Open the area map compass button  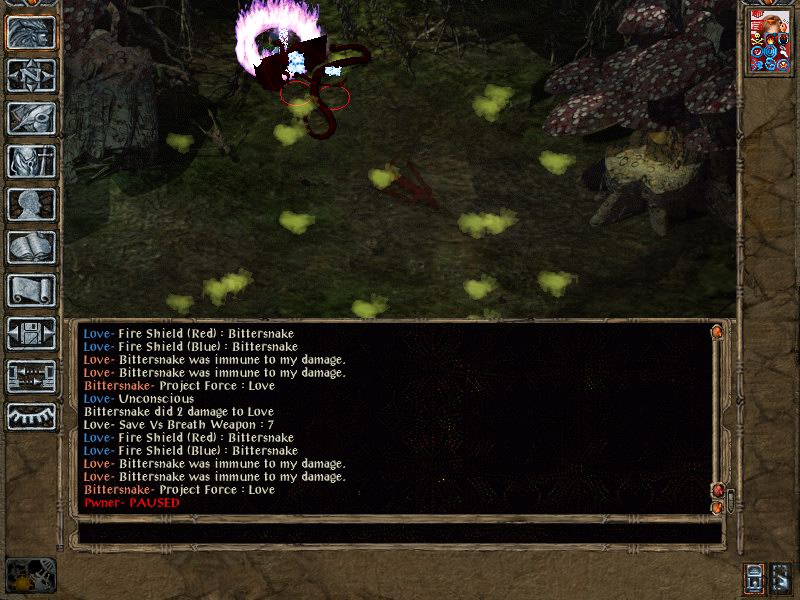tap(30, 75)
